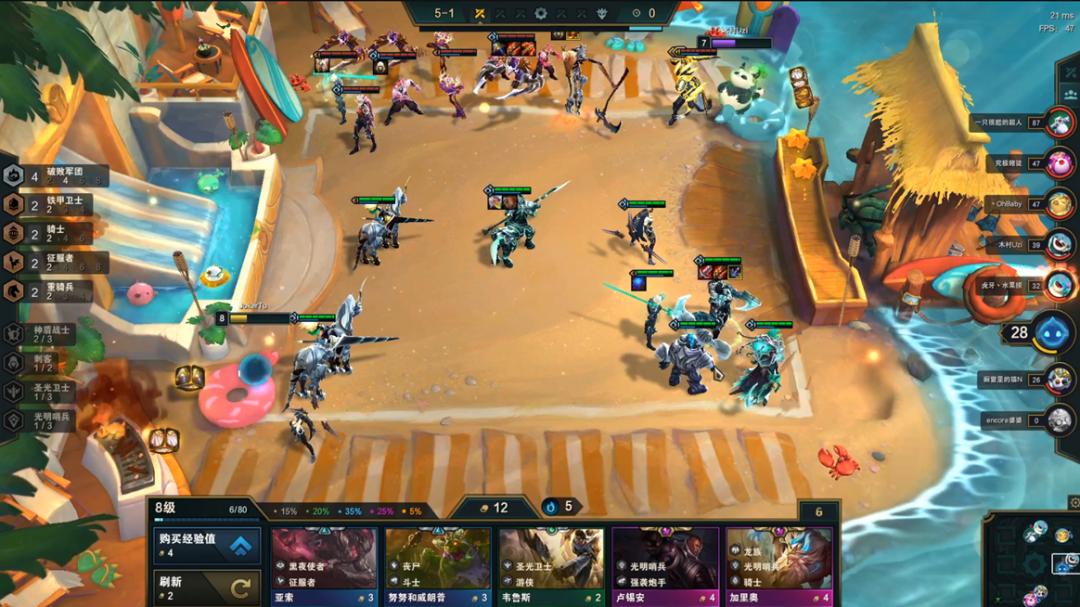
Task: Inspect the 铁甲卫士 trait entry
Action: (55, 205)
